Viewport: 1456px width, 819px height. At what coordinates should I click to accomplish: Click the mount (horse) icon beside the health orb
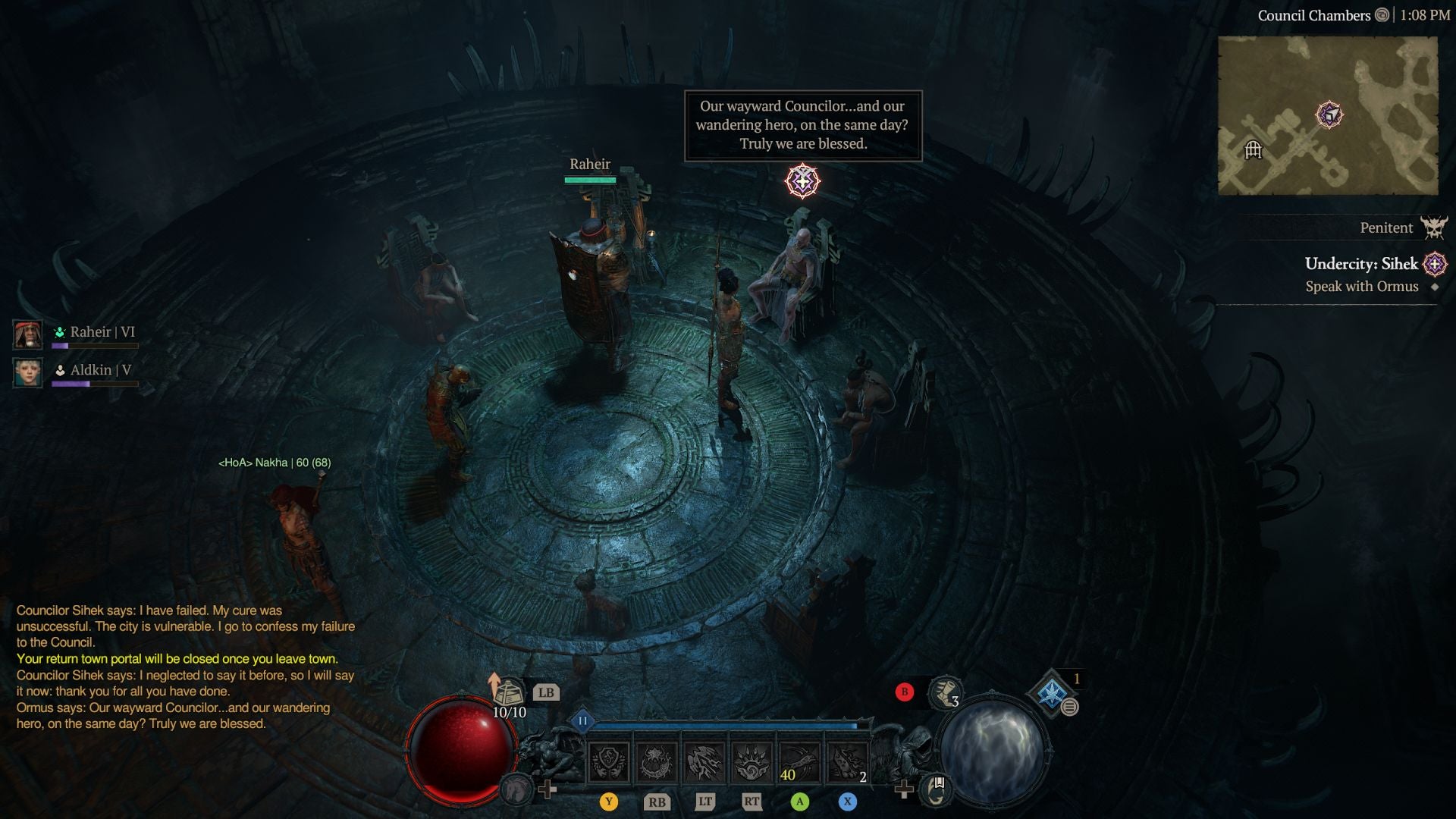click(x=517, y=790)
